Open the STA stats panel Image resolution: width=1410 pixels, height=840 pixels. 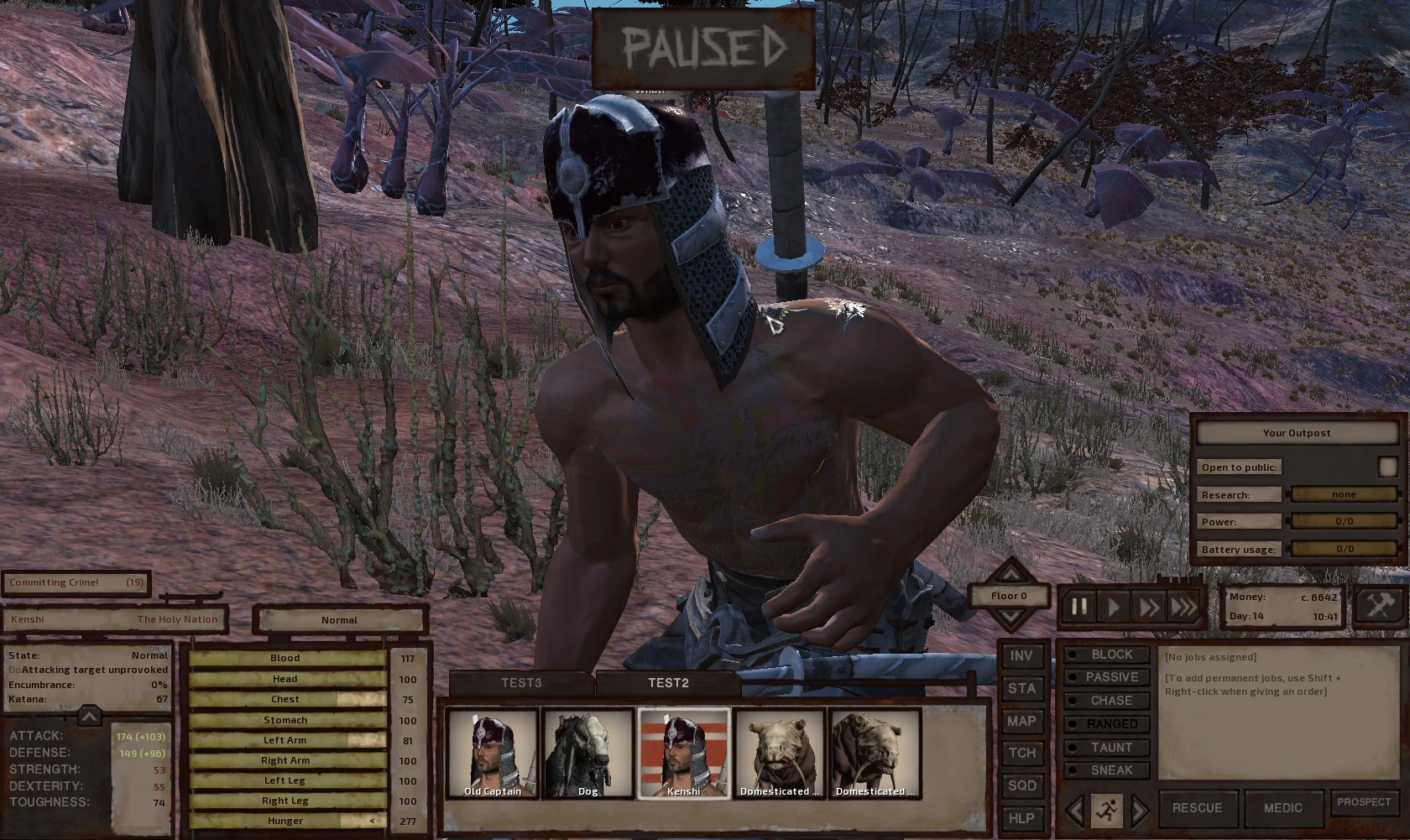pyautogui.click(x=1021, y=689)
